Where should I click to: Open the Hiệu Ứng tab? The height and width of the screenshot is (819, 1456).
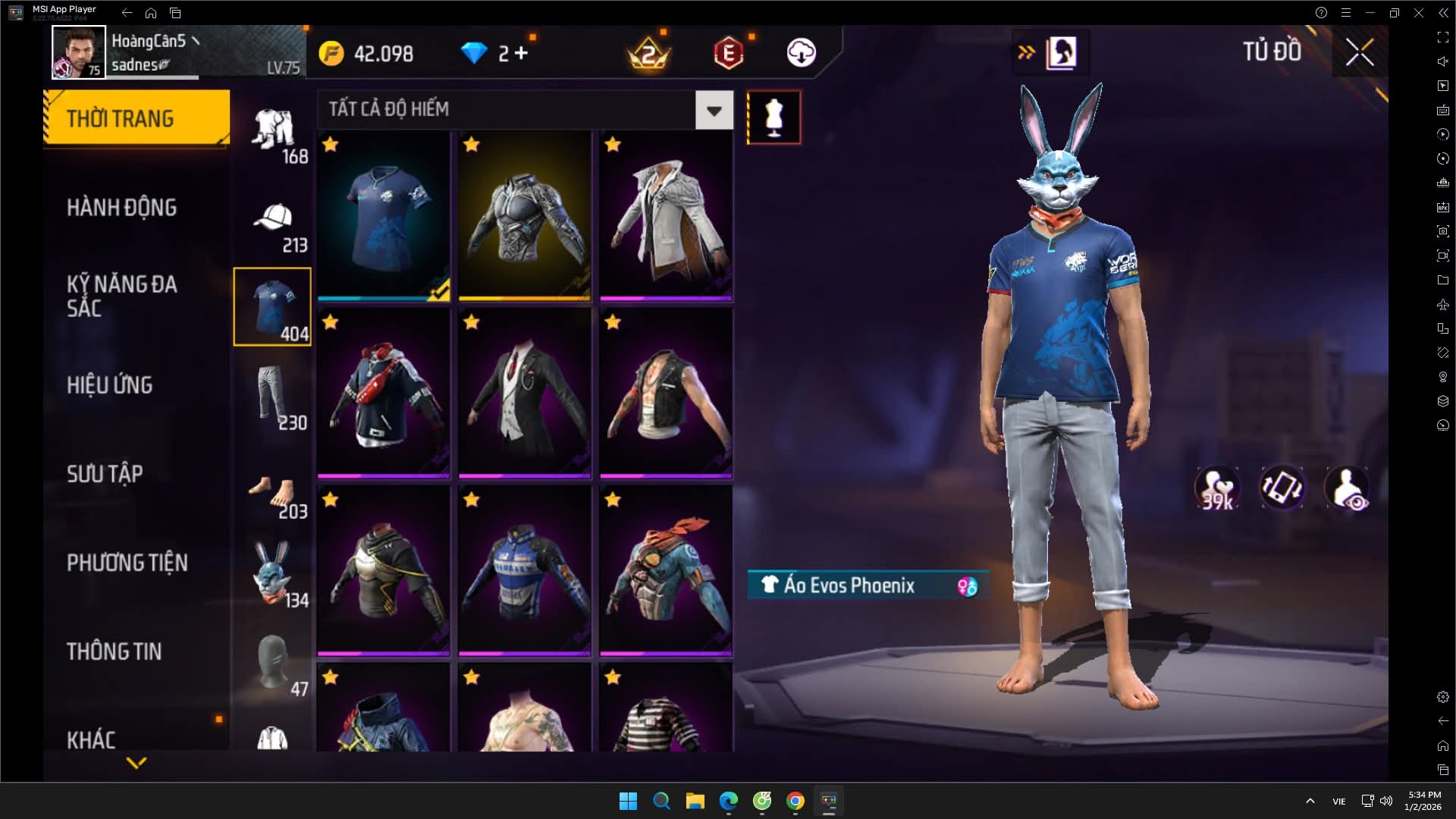(x=110, y=384)
